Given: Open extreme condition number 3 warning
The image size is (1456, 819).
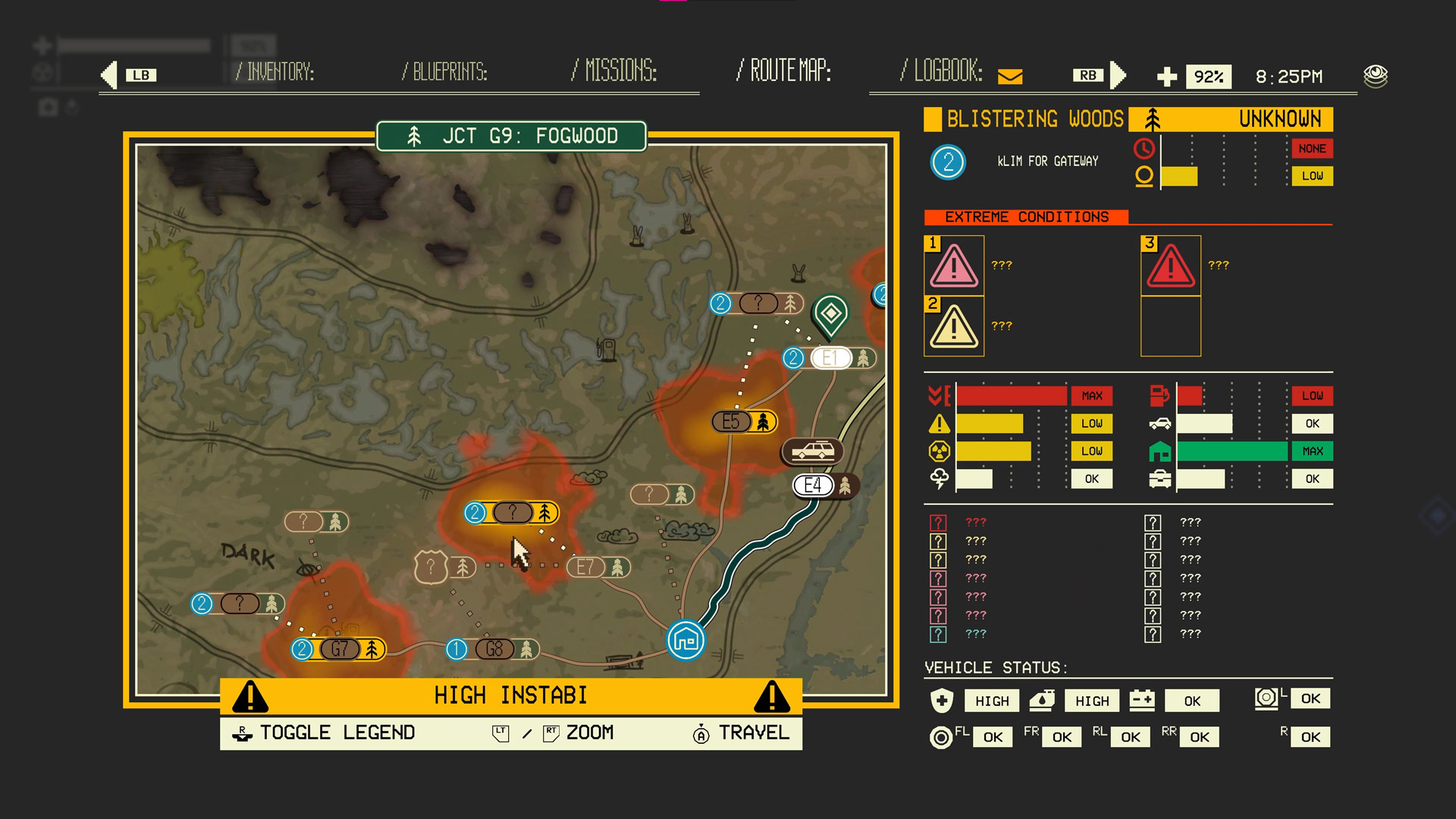Looking at the screenshot, I should click(1171, 266).
